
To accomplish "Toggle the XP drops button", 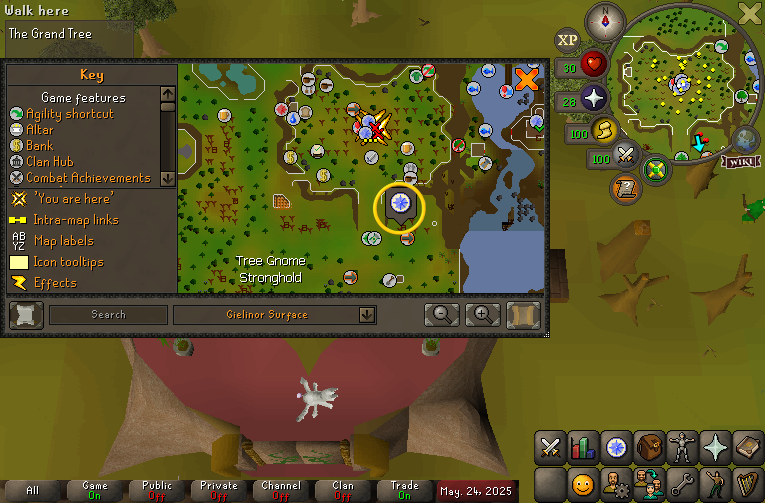I will click(568, 40).
